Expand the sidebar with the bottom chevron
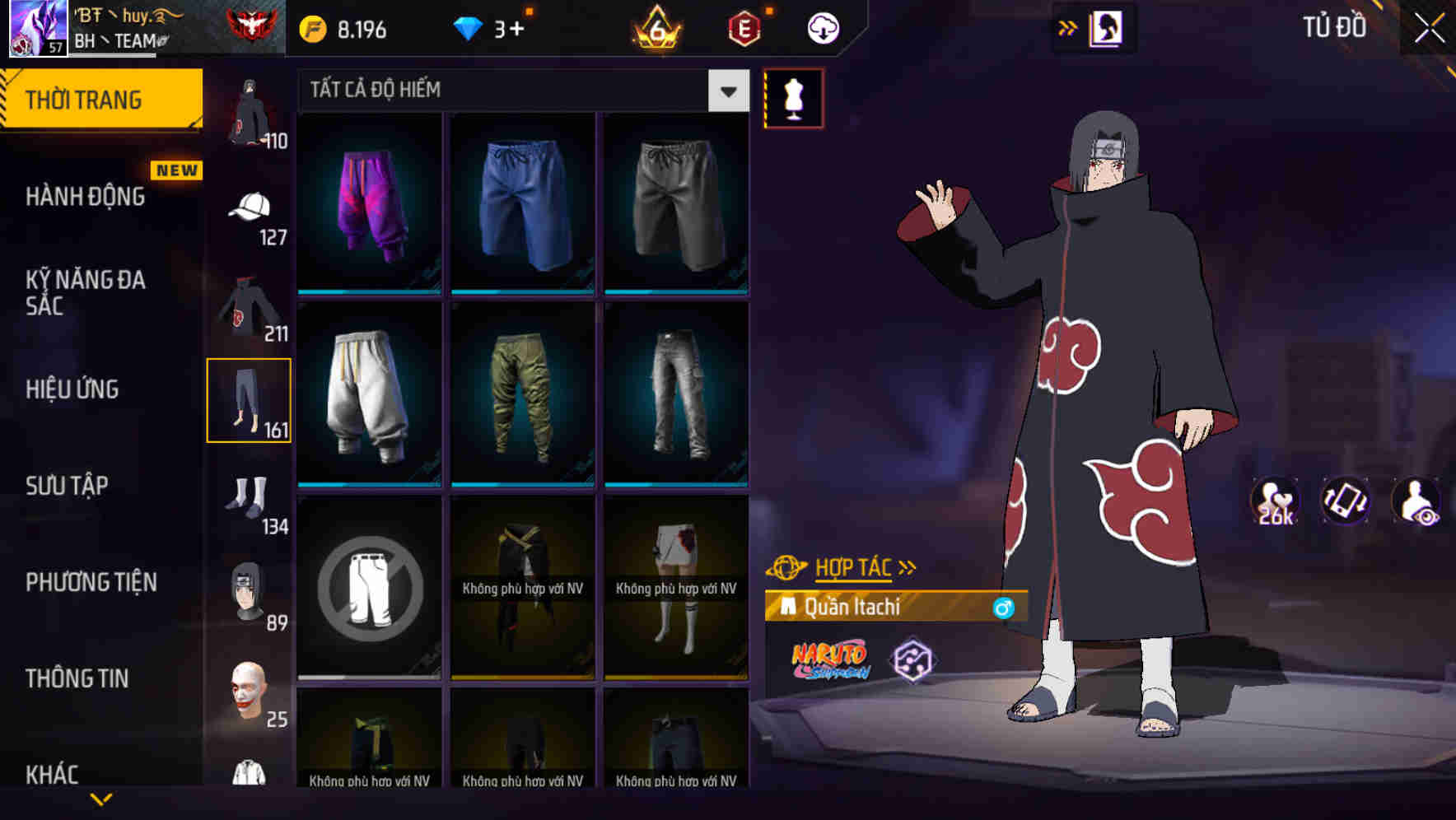Viewport: 1456px width, 820px height. point(102,799)
